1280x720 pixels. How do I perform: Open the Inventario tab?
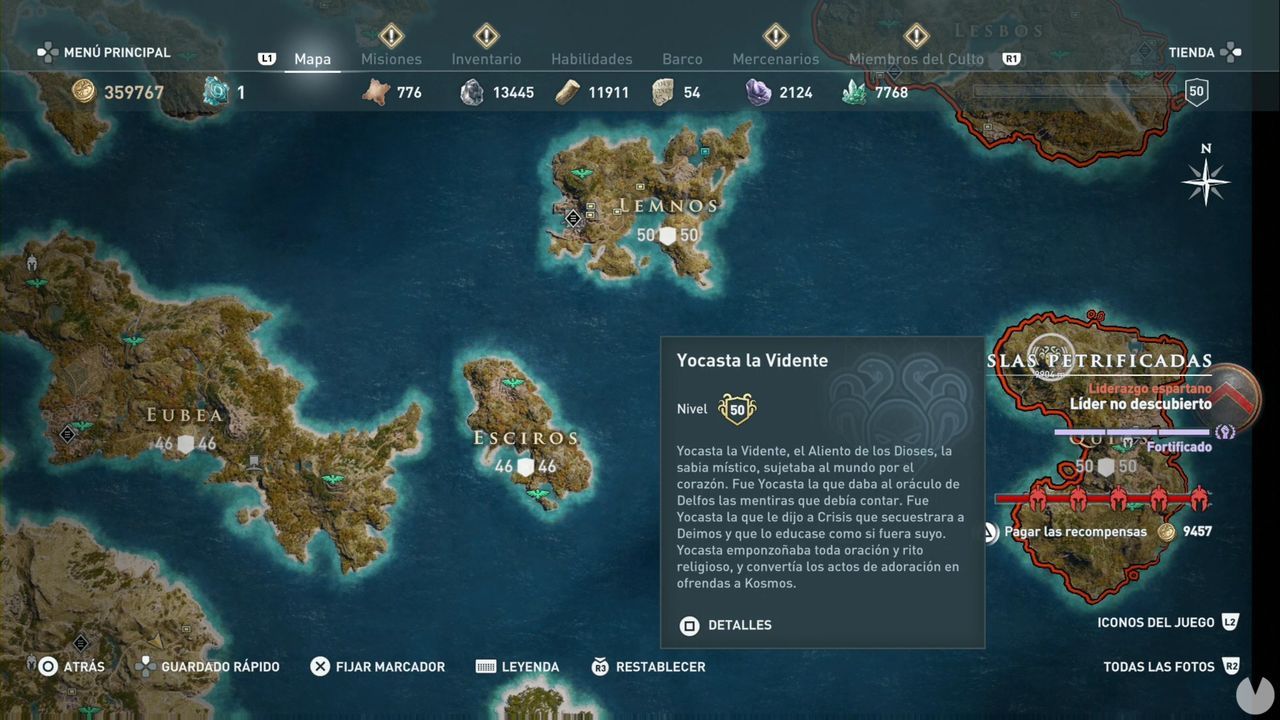[x=486, y=59]
